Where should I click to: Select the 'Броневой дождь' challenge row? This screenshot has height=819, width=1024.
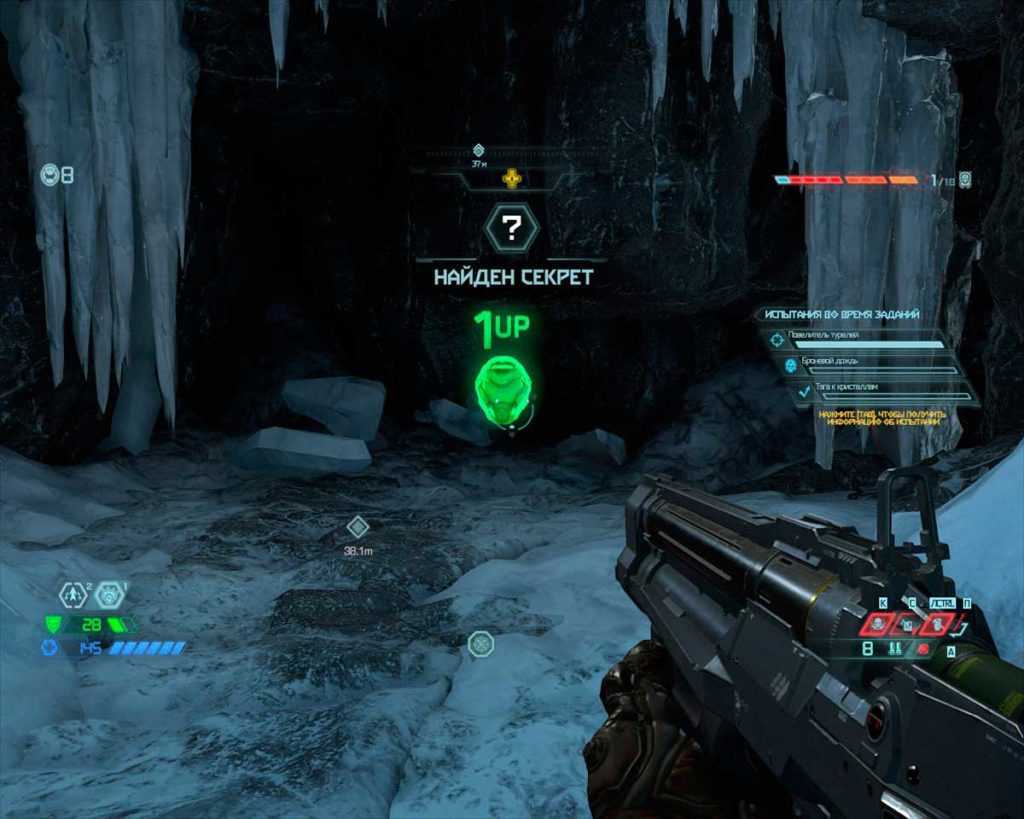point(868,364)
